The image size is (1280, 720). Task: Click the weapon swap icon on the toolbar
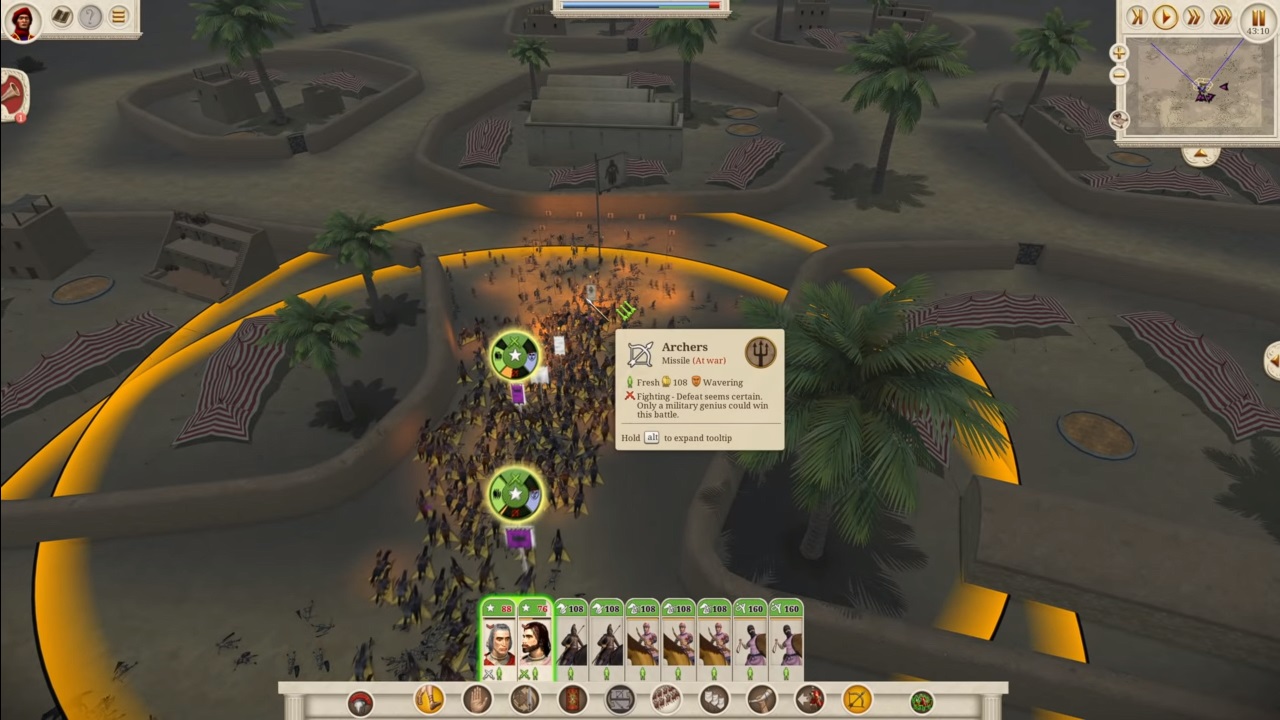[525, 700]
